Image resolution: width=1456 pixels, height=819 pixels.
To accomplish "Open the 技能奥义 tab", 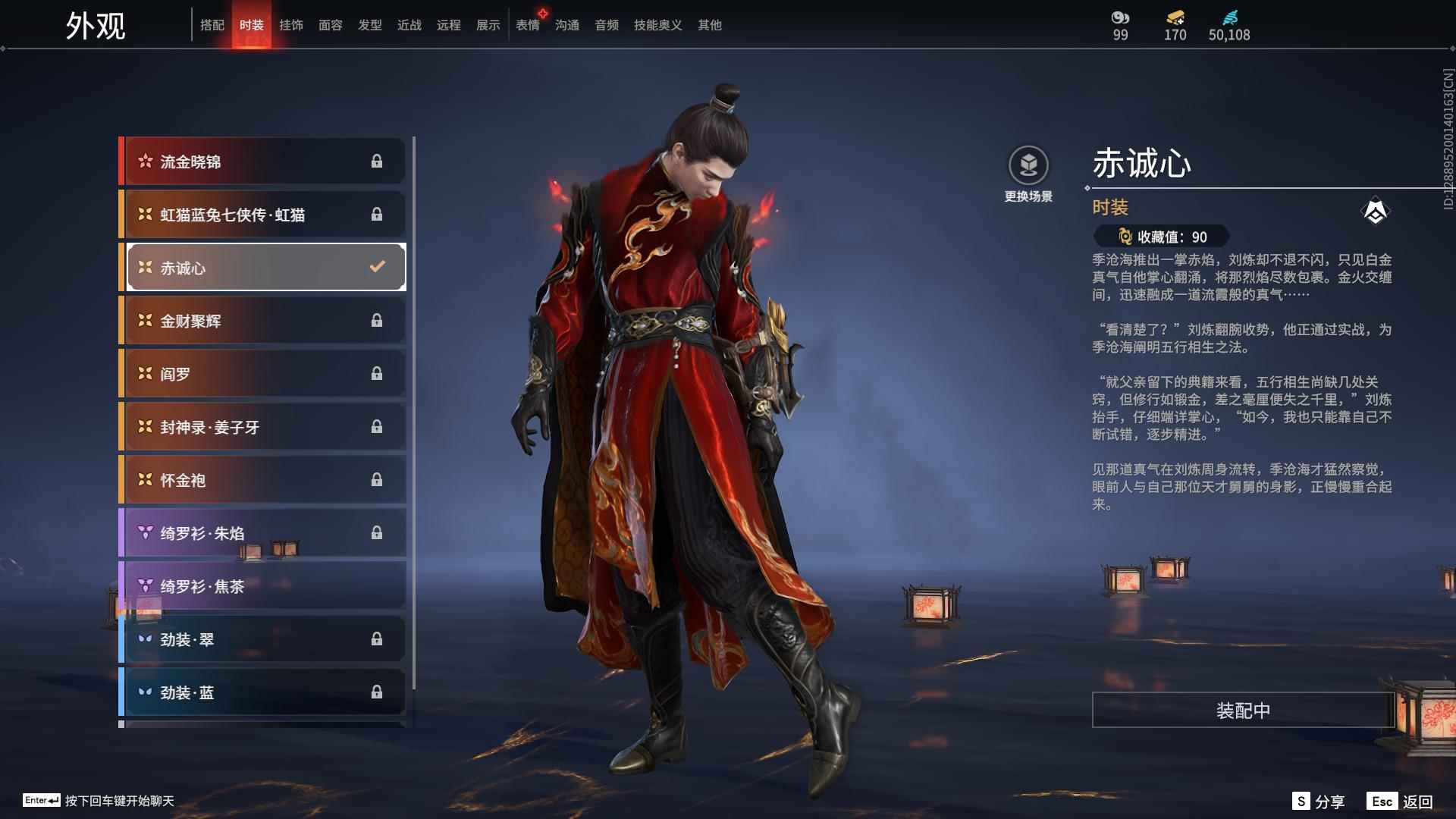I will click(x=657, y=24).
